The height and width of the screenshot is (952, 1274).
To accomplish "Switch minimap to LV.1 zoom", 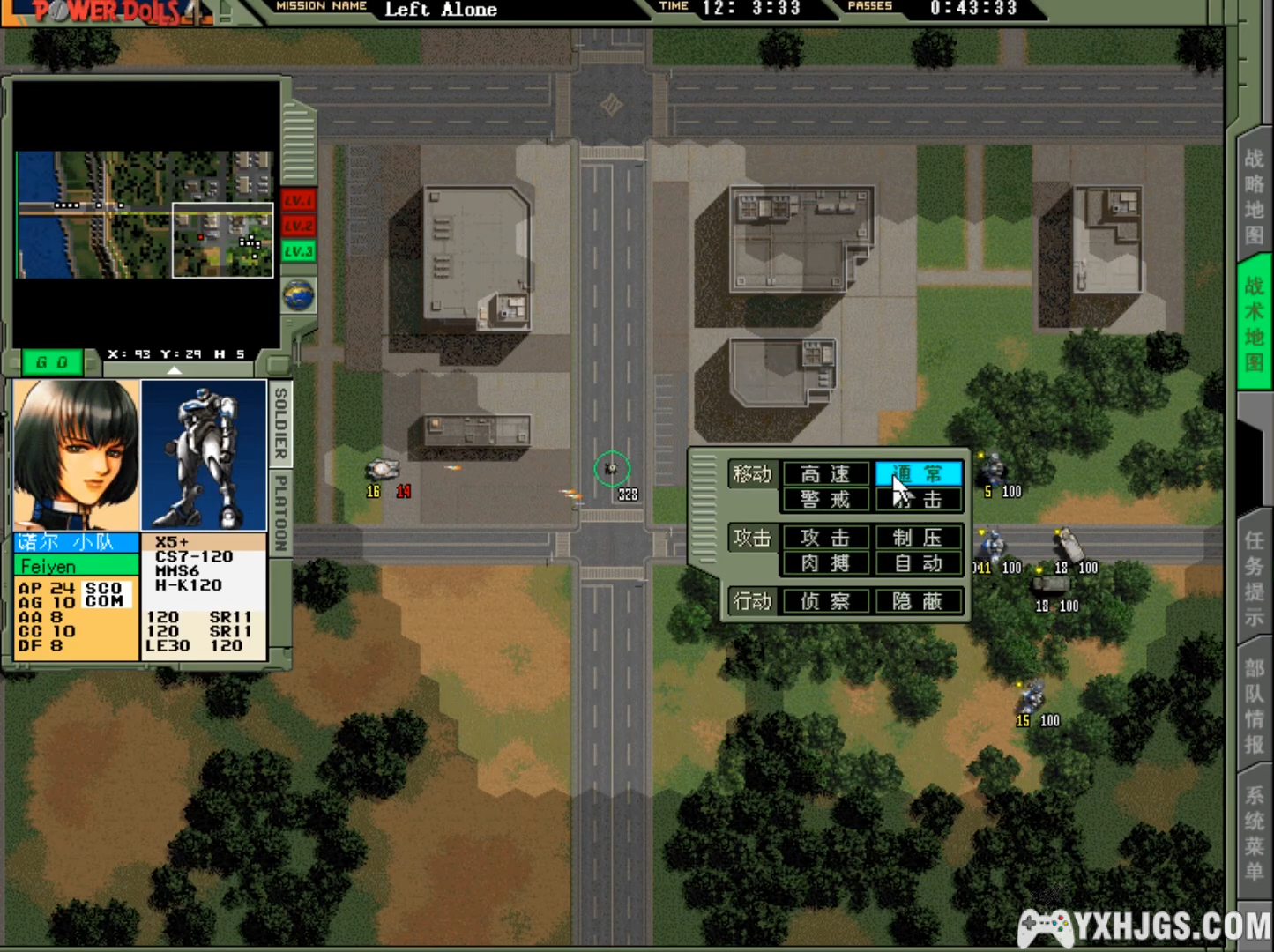I will pyautogui.click(x=298, y=200).
